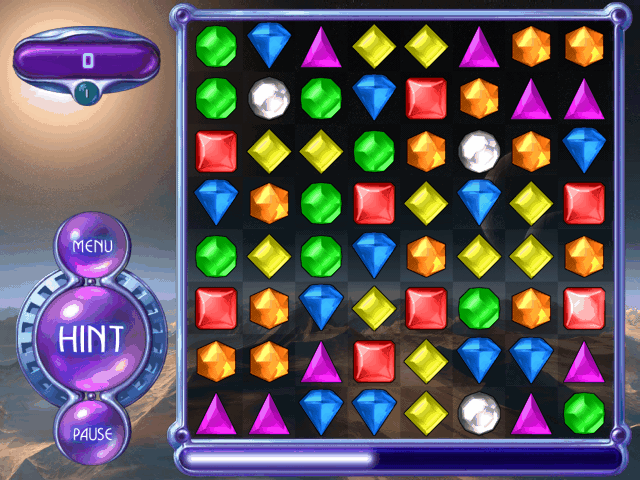Select the white gem between two green gems
Image resolution: width=640 pixels, height=480 pixels.
[269, 98]
